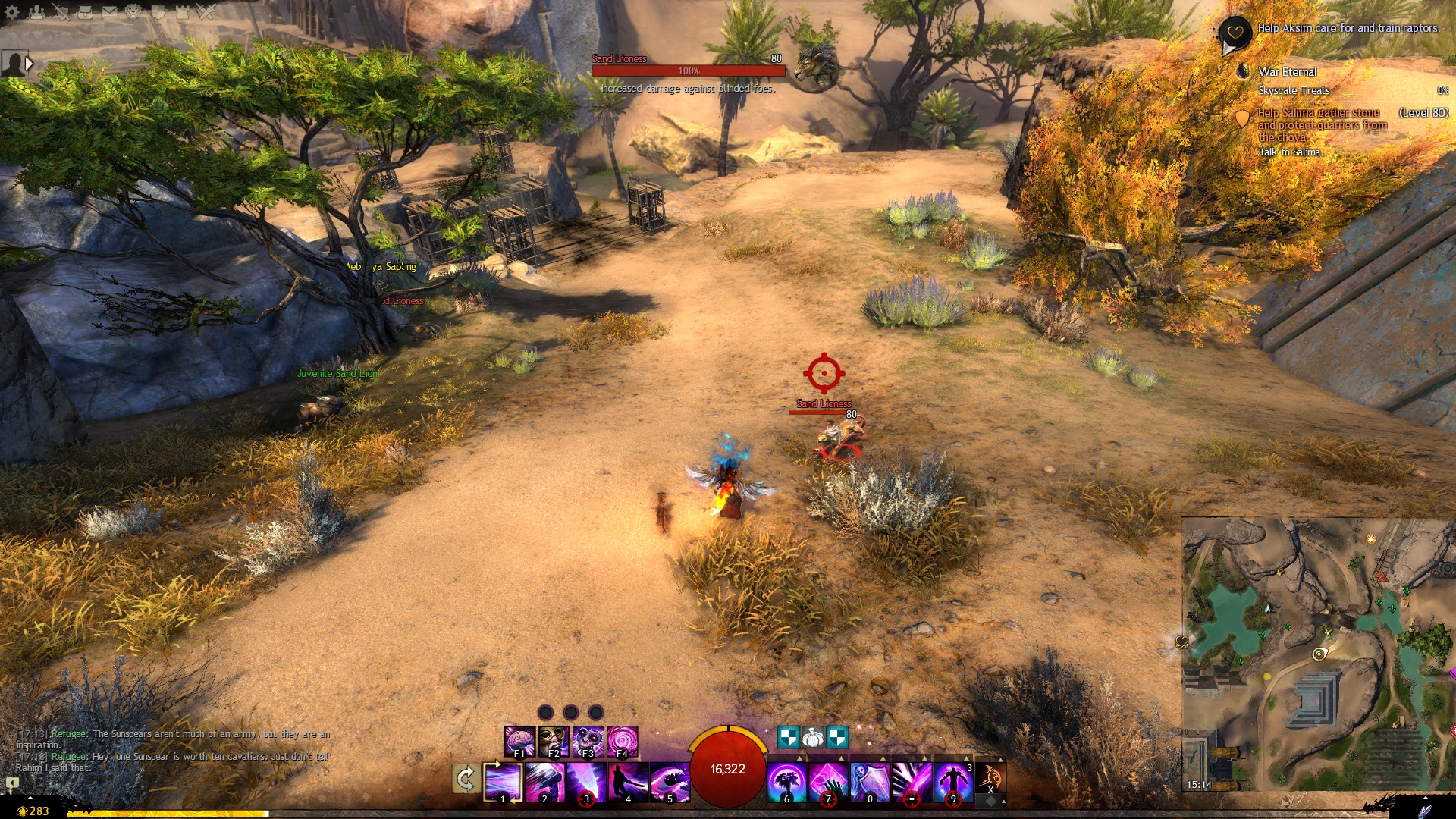Activate the F4 pink spiral shatter skill
Viewport: 1456px width, 819px height.
point(622,741)
